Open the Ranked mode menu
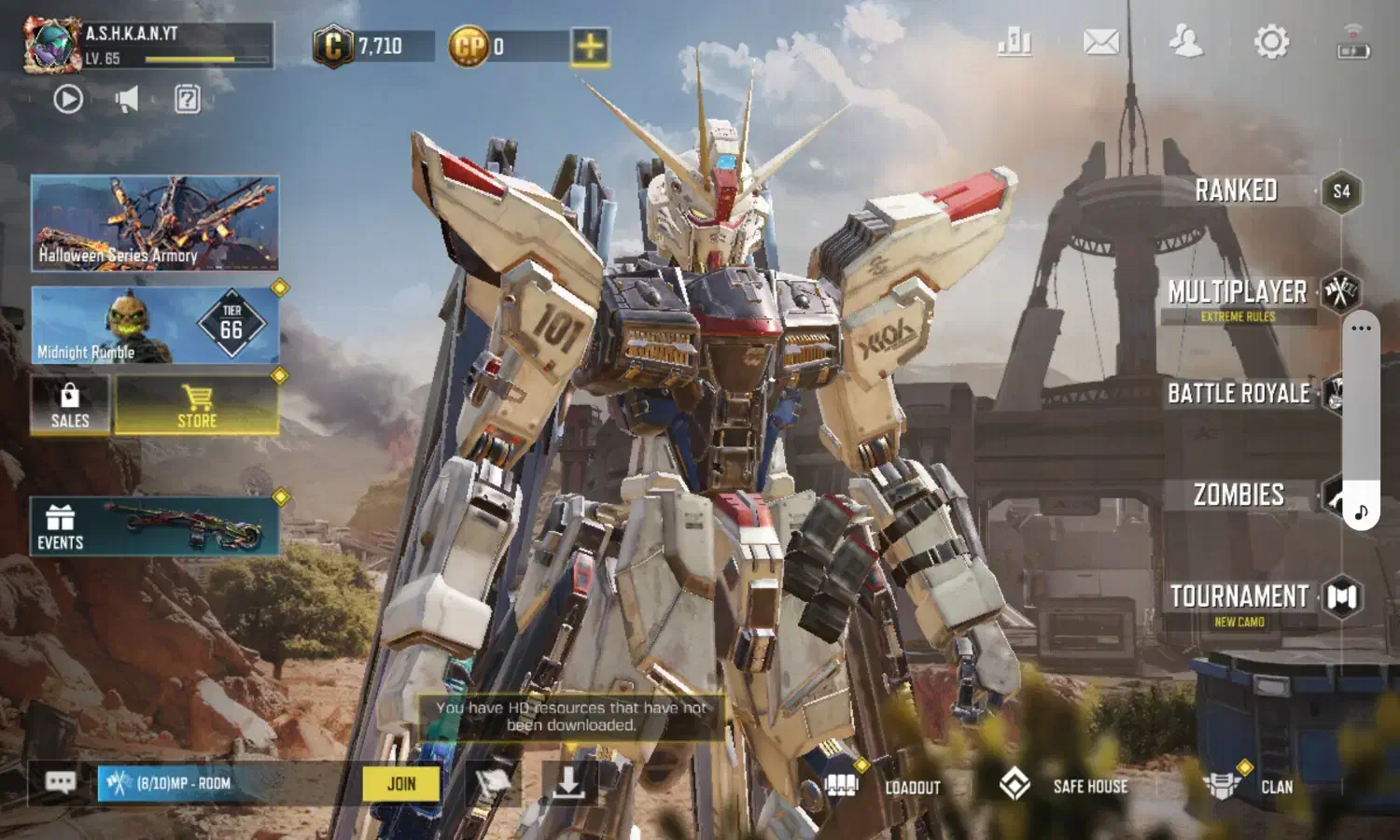The height and width of the screenshot is (840, 1400). (x=1237, y=191)
